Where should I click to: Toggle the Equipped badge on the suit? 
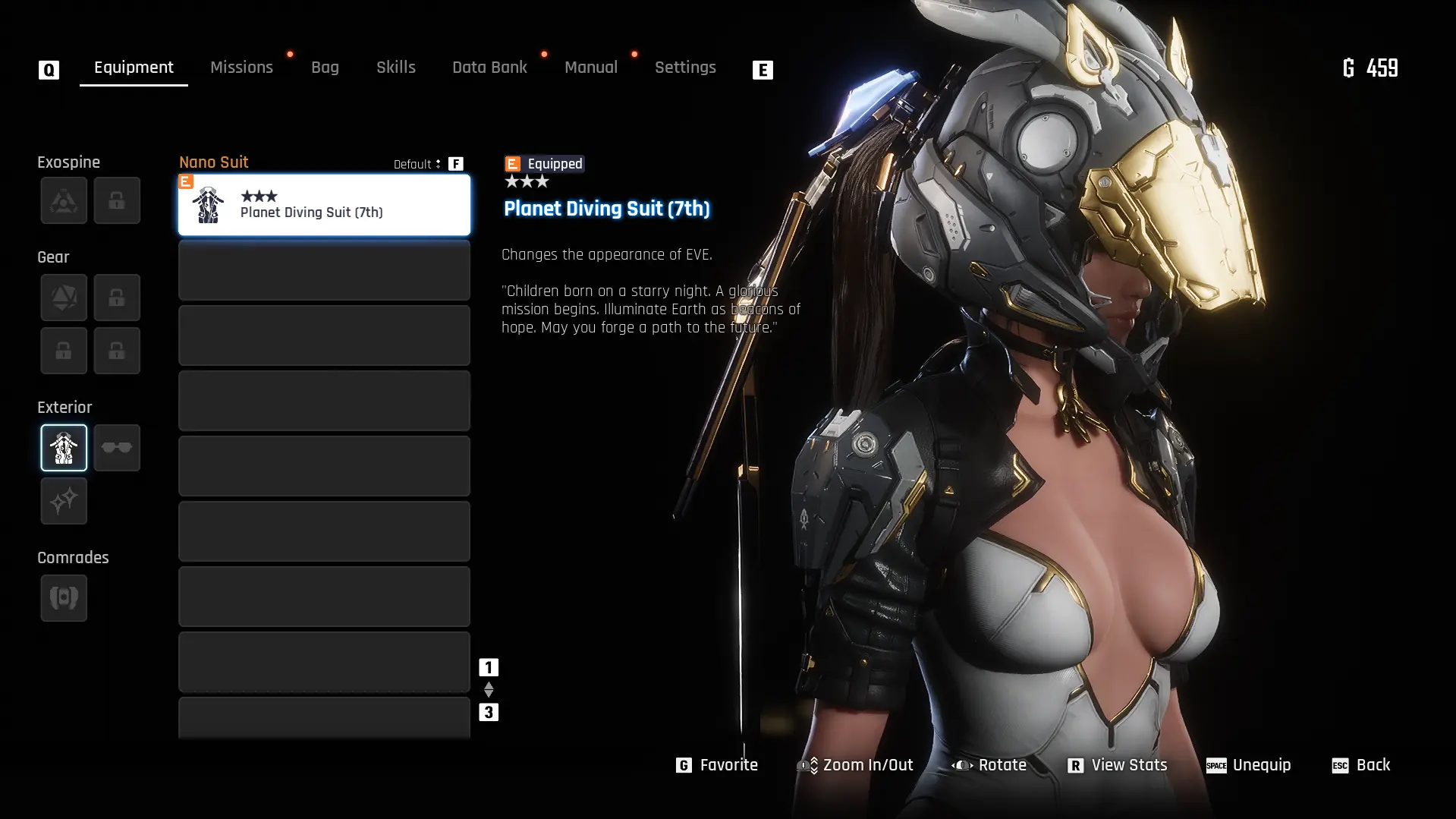tap(542, 163)
